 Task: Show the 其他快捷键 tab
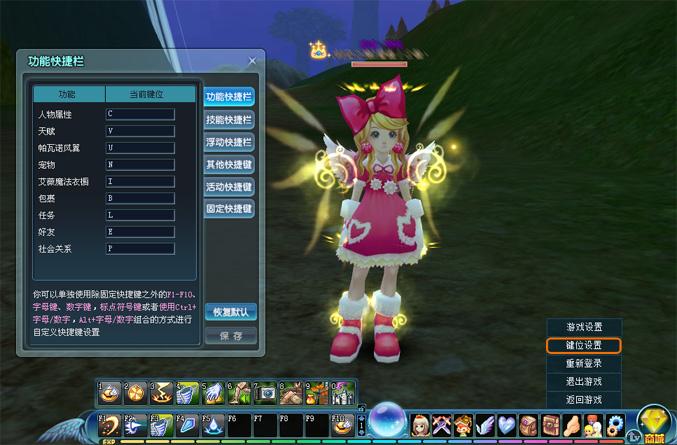coord(229,165)
